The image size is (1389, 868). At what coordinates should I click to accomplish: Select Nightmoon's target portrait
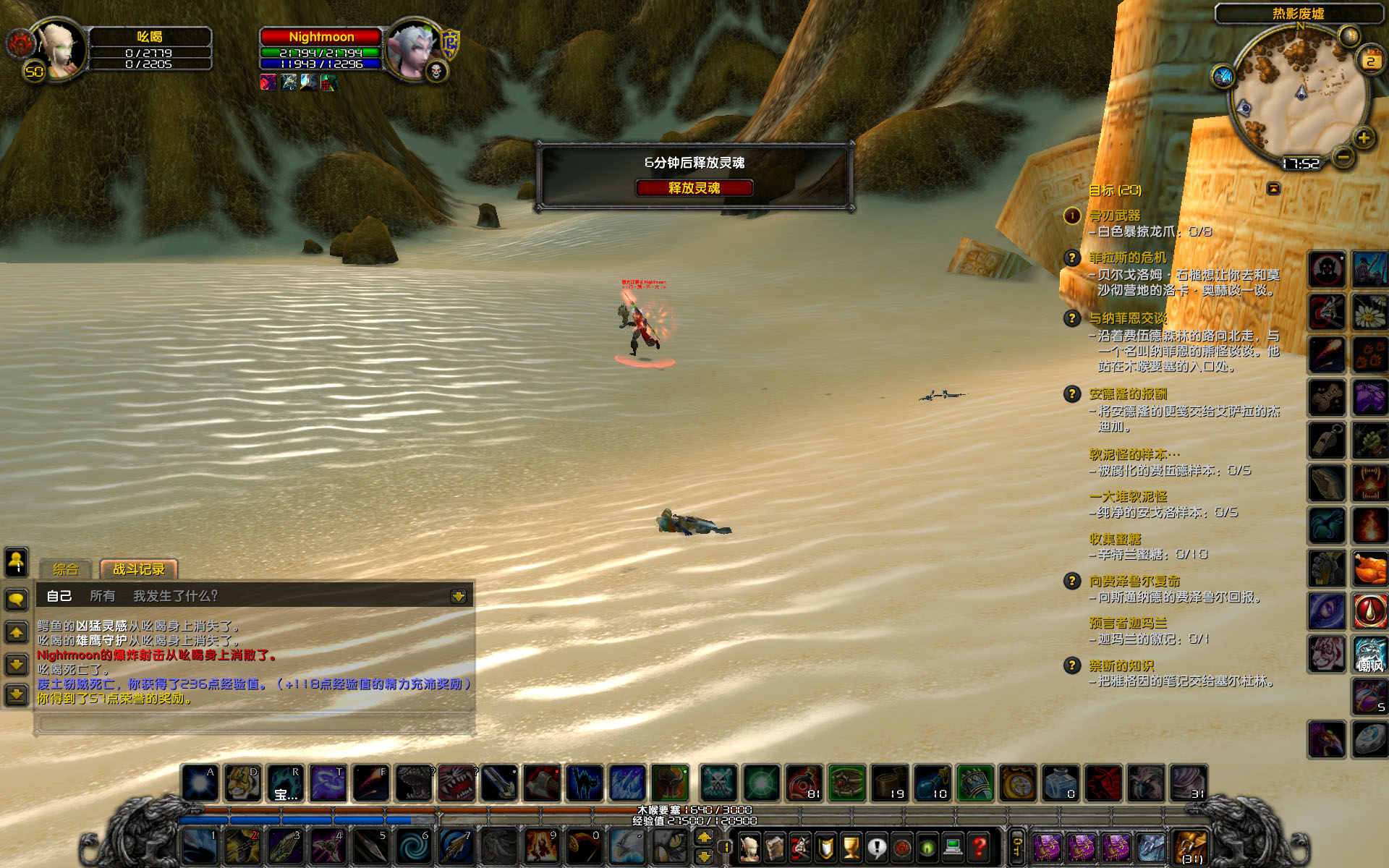pos(413,49)
